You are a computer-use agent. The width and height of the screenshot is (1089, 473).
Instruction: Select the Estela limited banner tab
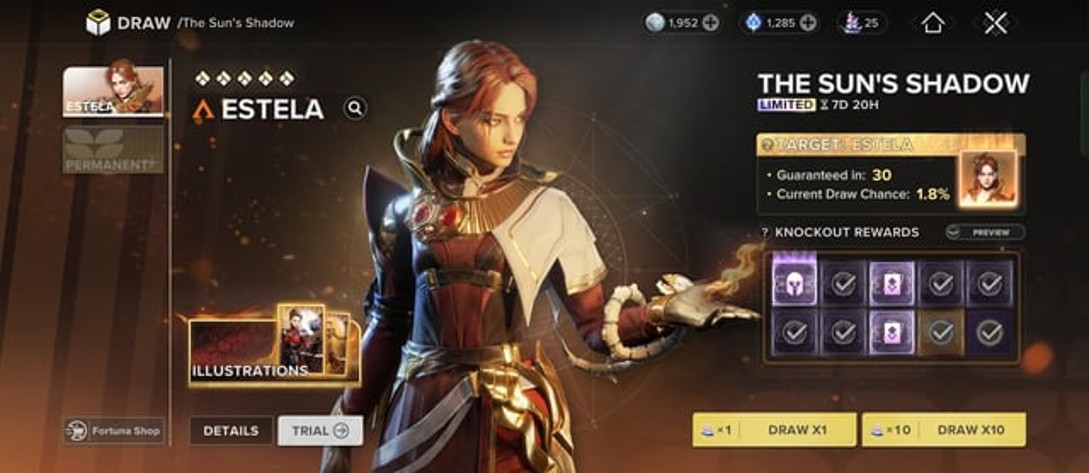(x=113, y=92)
